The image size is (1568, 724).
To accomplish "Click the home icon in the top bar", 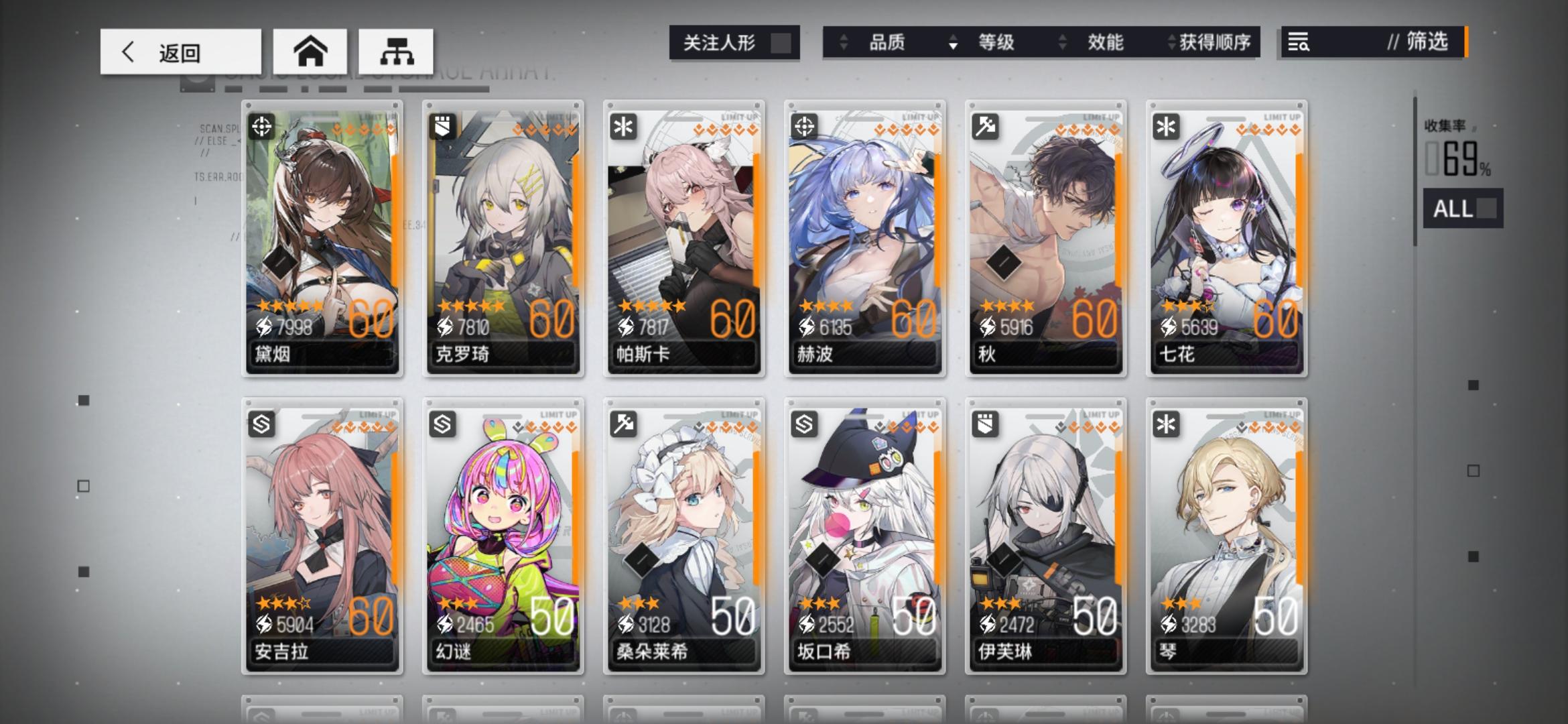I will coord(310,51).
